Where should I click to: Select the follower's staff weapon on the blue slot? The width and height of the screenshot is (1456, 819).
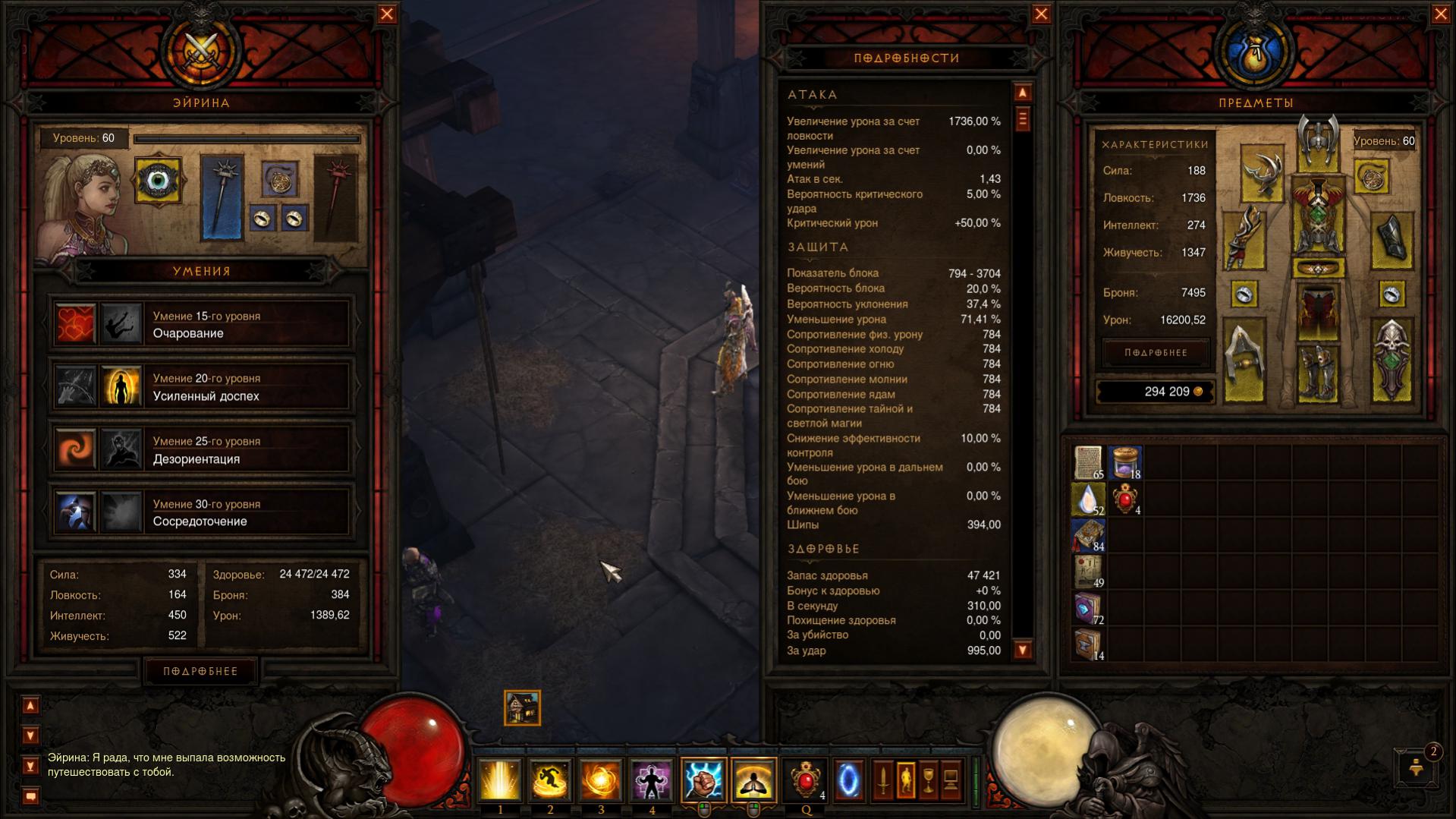tap(222, 197)
